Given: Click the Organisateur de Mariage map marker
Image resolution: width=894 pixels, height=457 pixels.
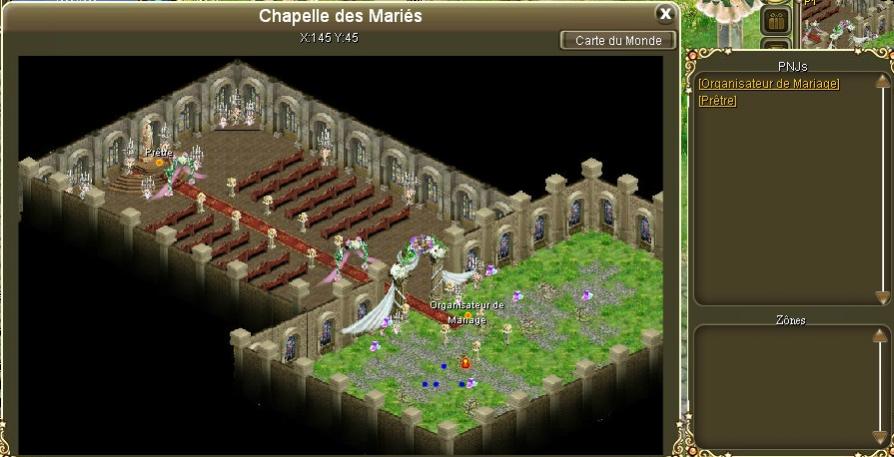Looking at the screenshot, I should pyautogui.click(x=466, y=316).
